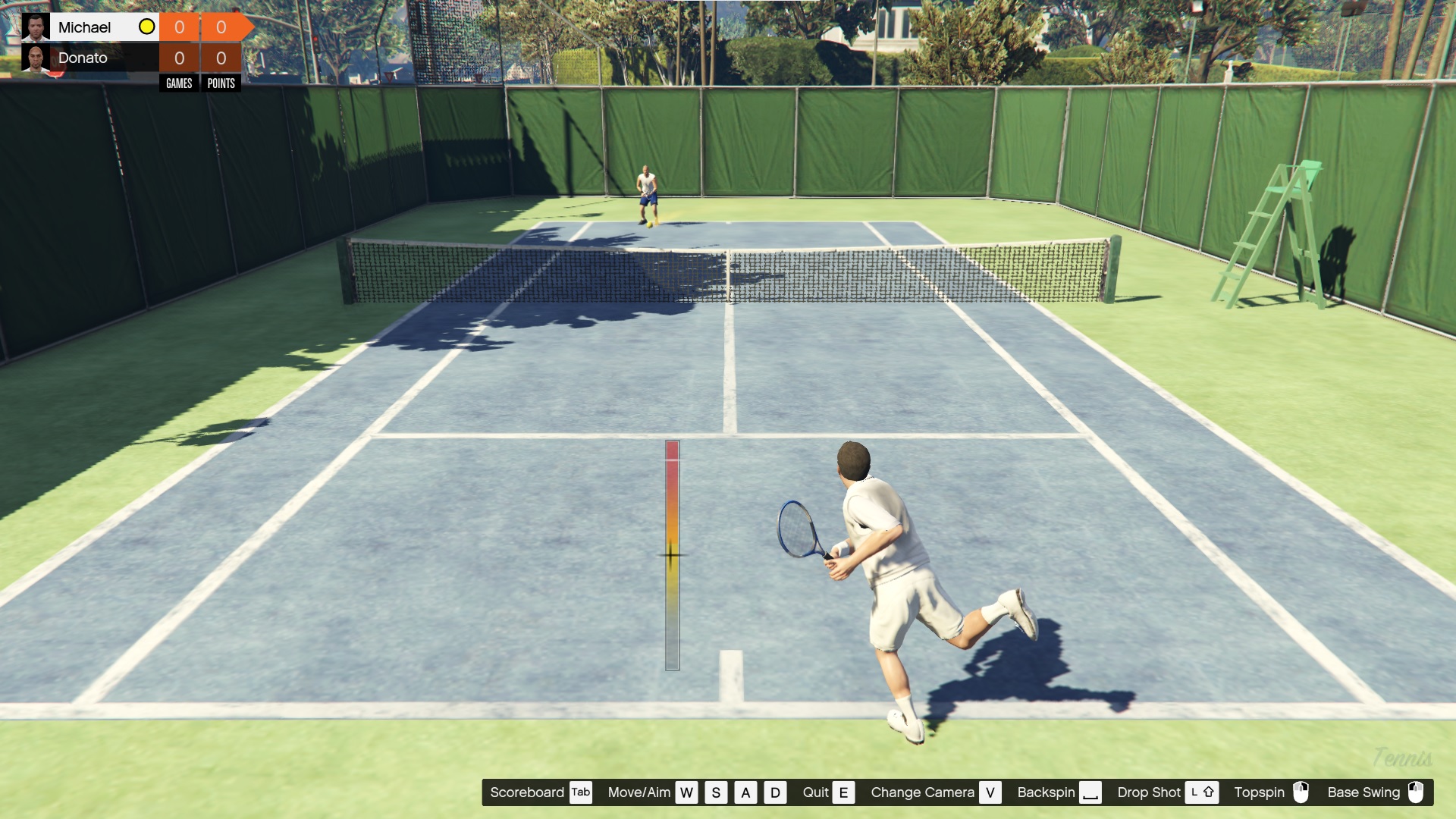Viewport: 1456px width, 819px height.
Task: Click the D key icon in Move/Aim
Action: (775, 792)
